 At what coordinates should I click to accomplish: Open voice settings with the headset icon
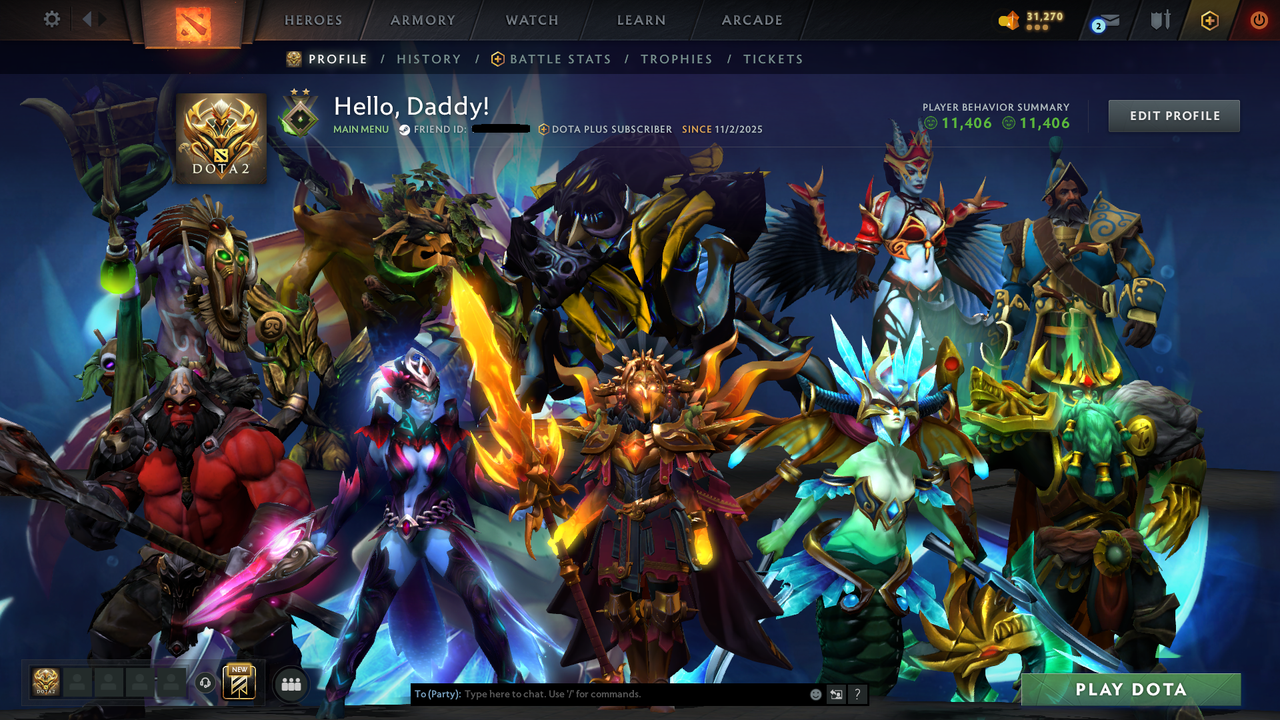[x=205, y=681]
